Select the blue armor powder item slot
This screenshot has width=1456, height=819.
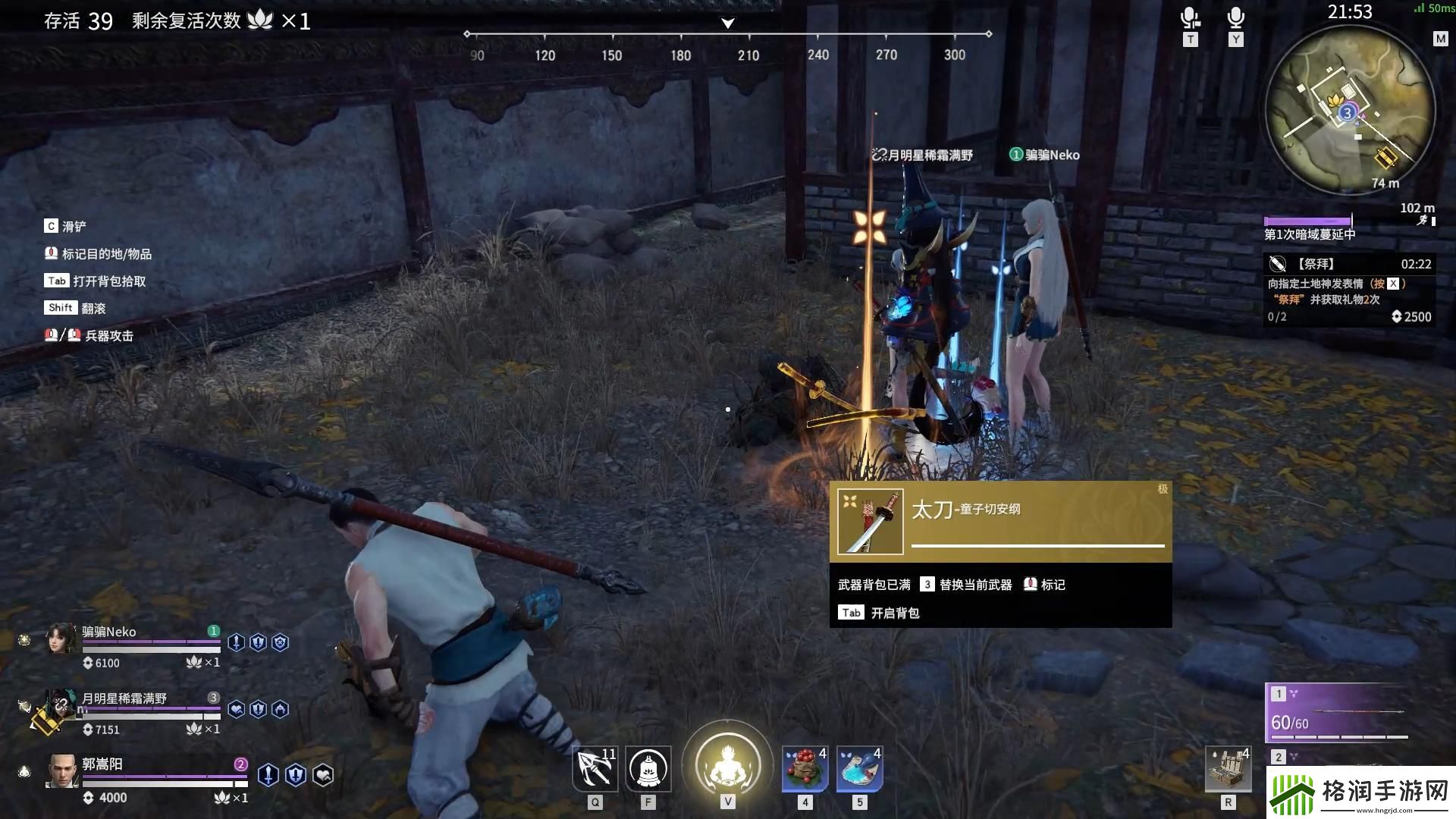[x=859, y=769]
